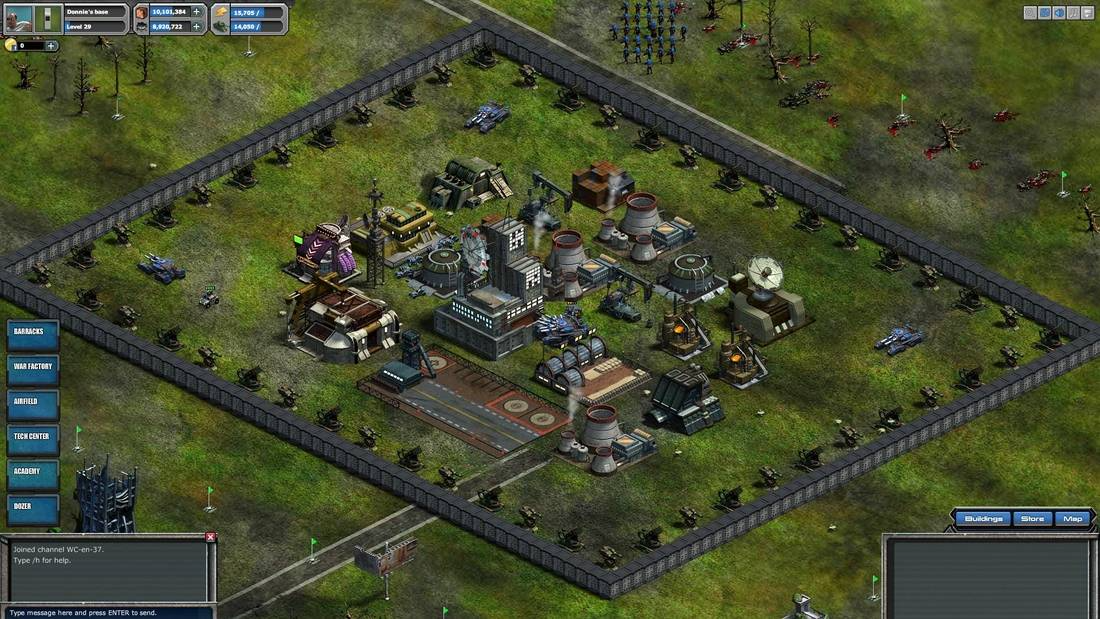Image resolution: width=1100 pixels, height=619 pixels.
Task: Toggle fullscreen mode icon
Action: click(x=1045, y=13)
